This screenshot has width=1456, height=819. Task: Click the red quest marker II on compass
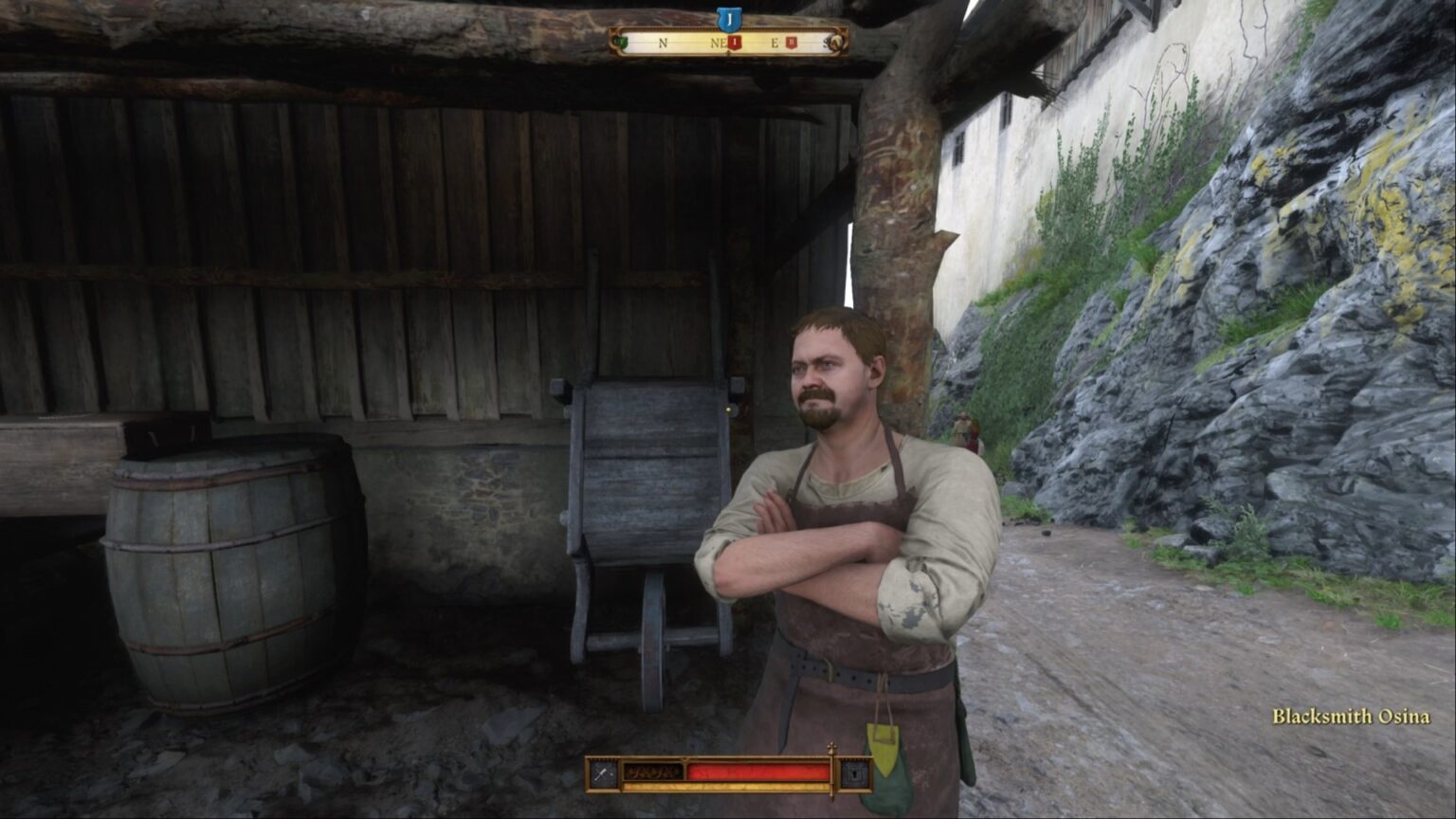(x=790, y=42)
